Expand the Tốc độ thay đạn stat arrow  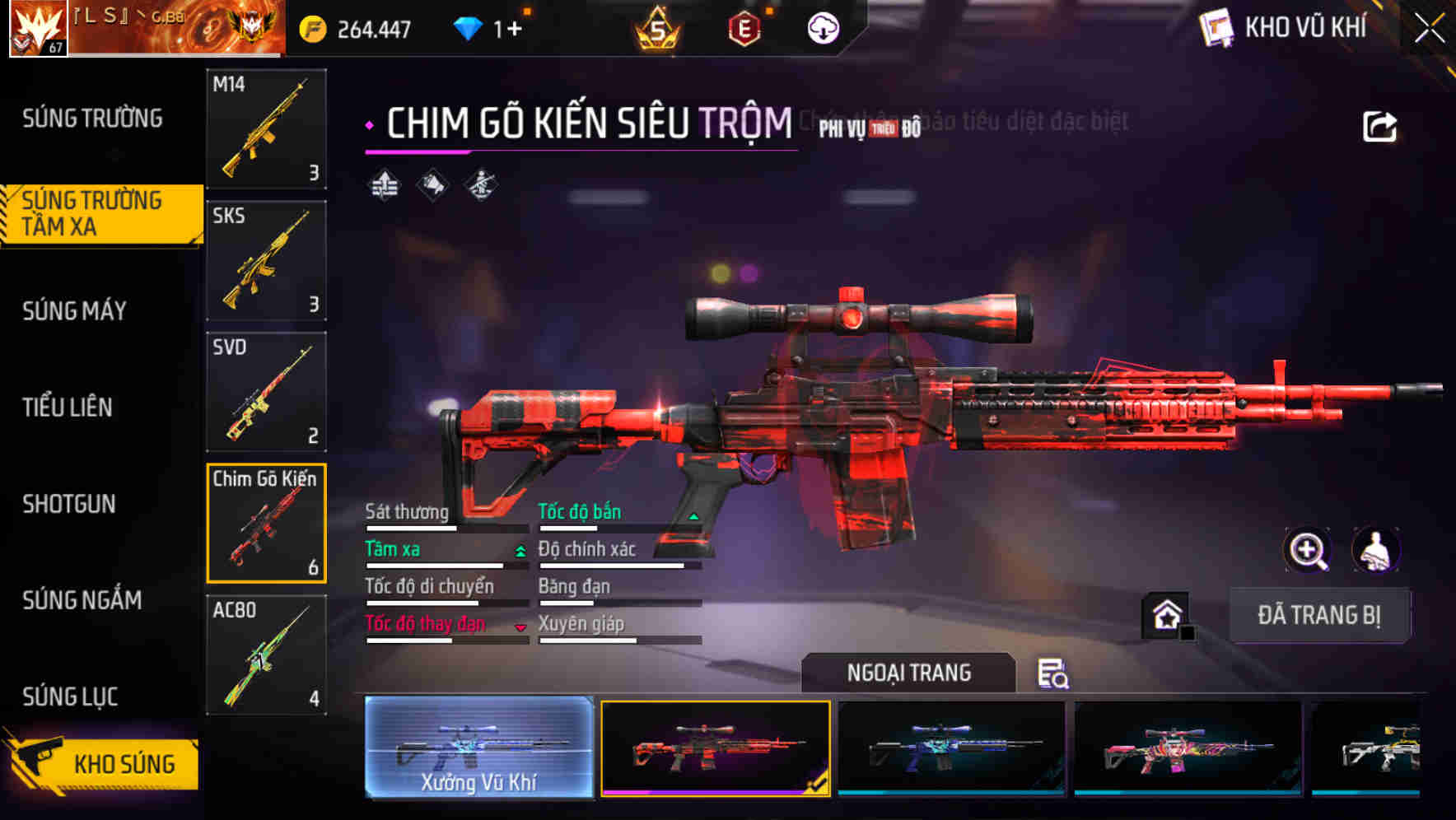[x=520, y=626]
